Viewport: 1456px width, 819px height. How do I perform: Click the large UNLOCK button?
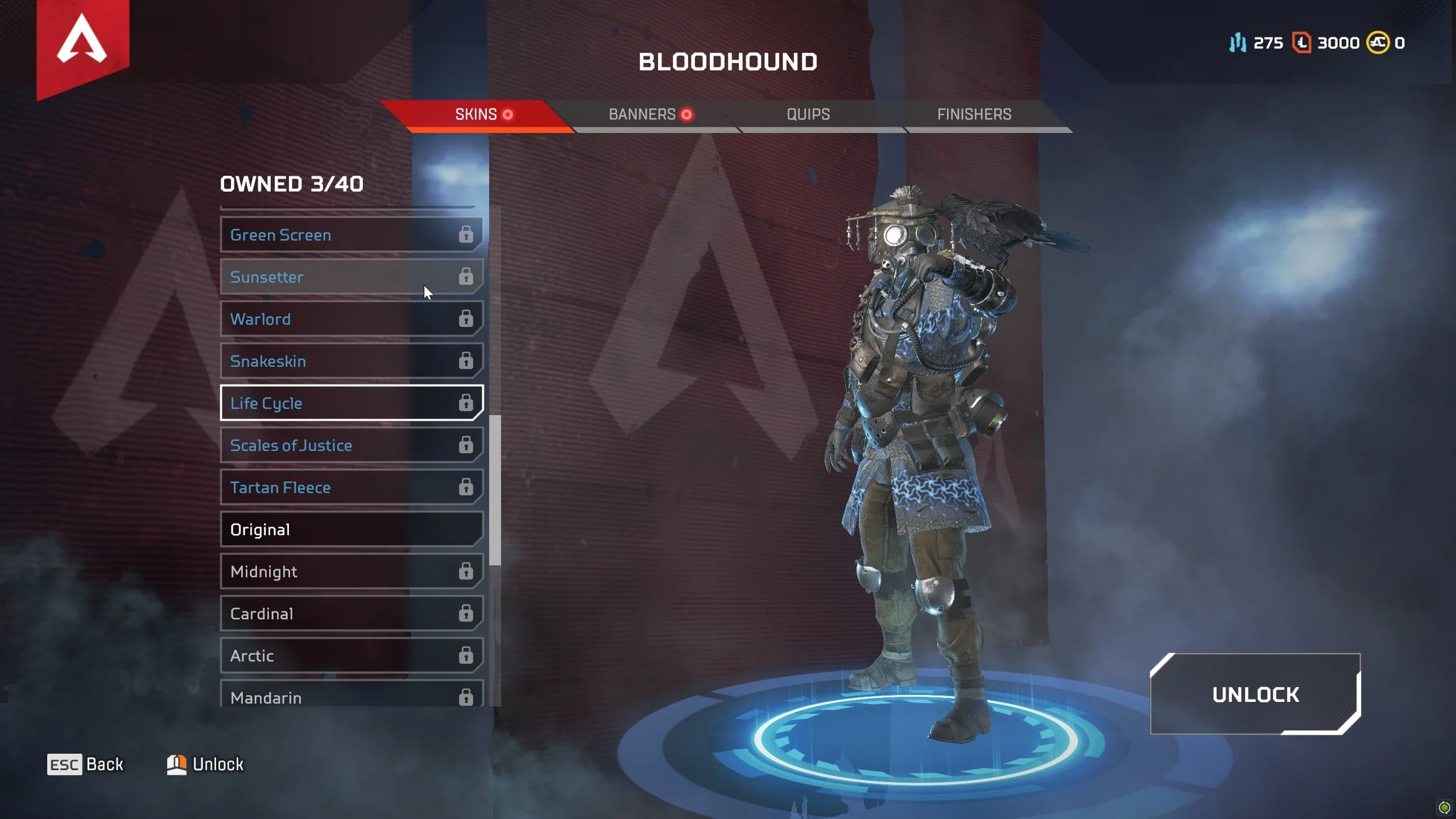[x=1256, y=694]
